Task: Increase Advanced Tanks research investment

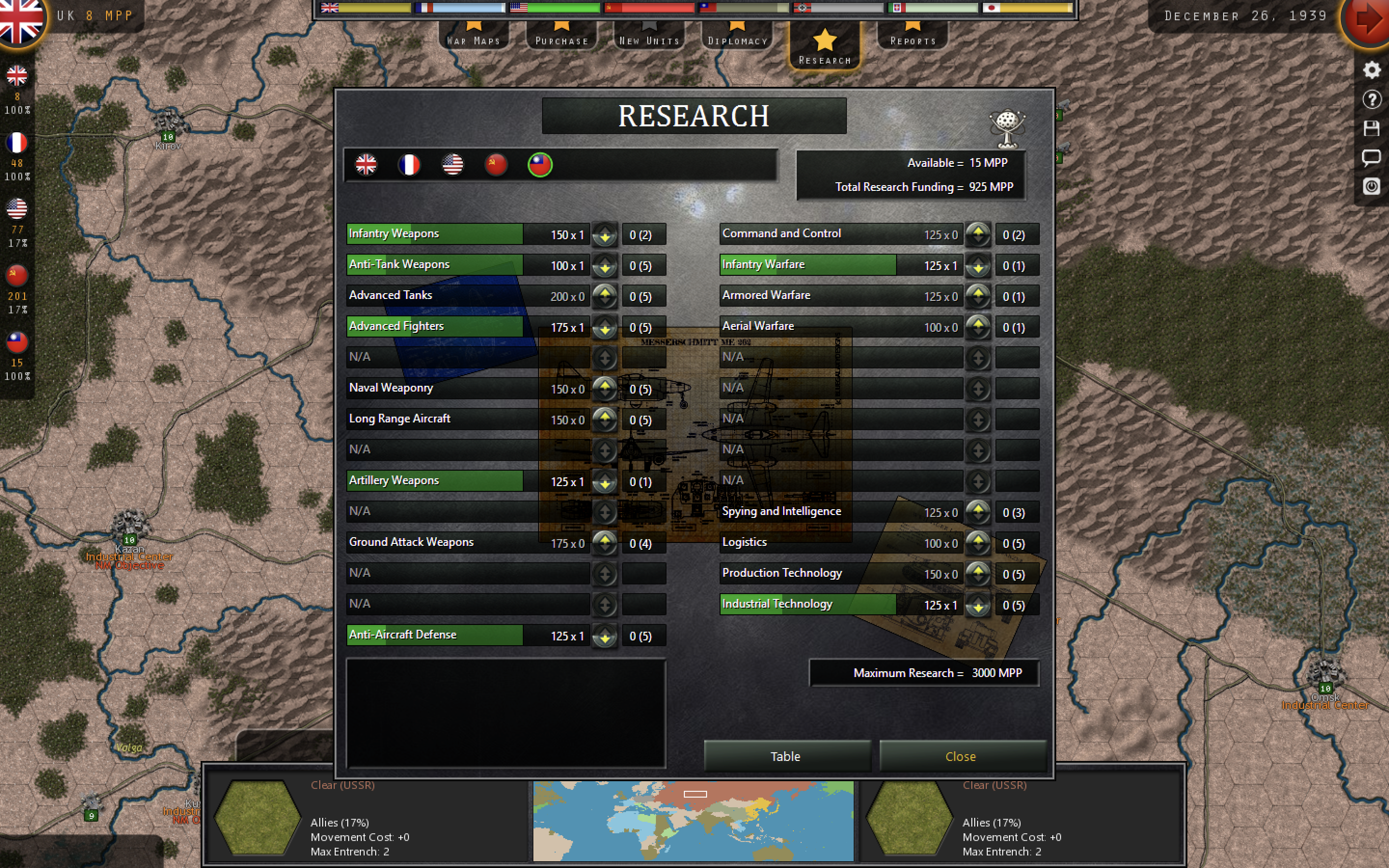Action: (x=605, y=293)
